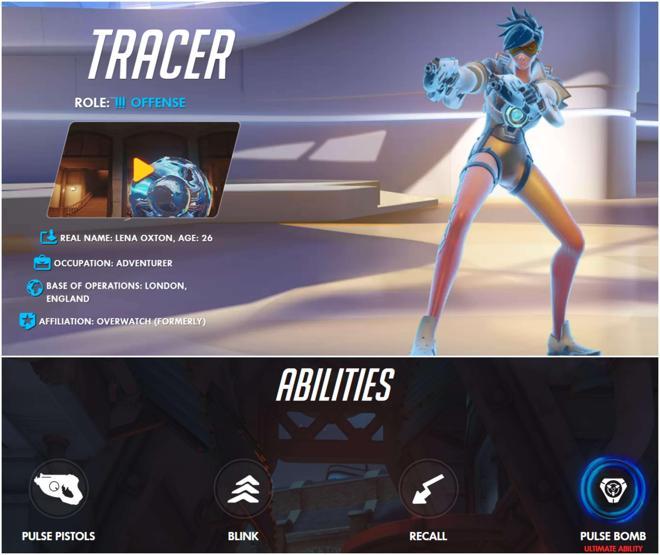Show the Blink ability details
Viewport: 660px width, 555px height.
[x=243, y=489]
